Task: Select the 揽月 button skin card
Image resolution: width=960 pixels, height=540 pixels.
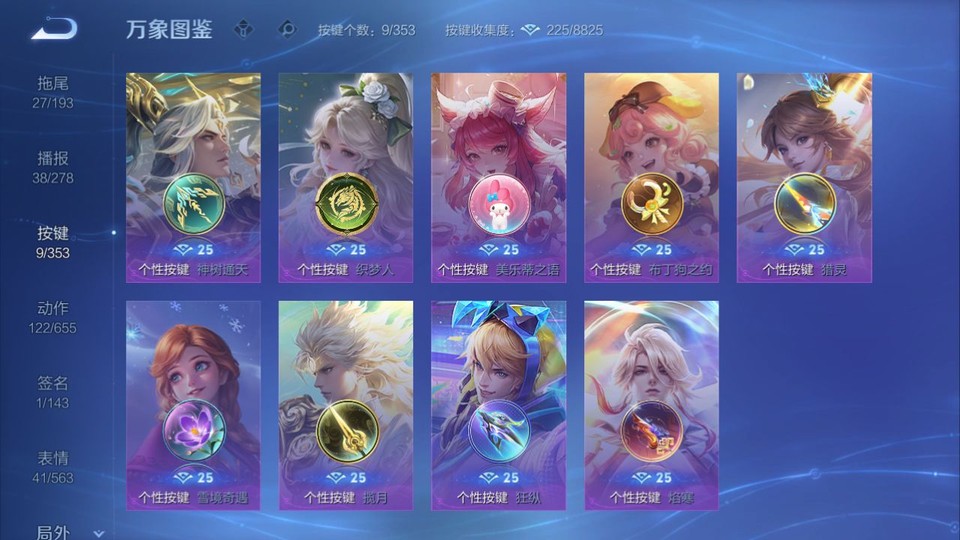Action: point(346,405)
